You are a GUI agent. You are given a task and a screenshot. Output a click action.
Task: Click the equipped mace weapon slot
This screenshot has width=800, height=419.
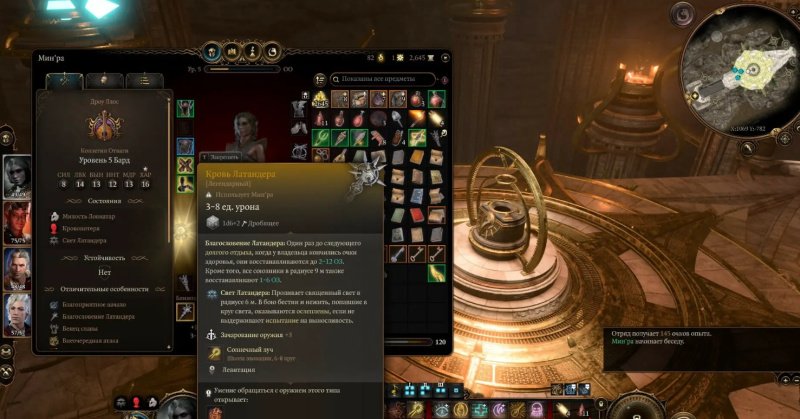click(186, 312)
